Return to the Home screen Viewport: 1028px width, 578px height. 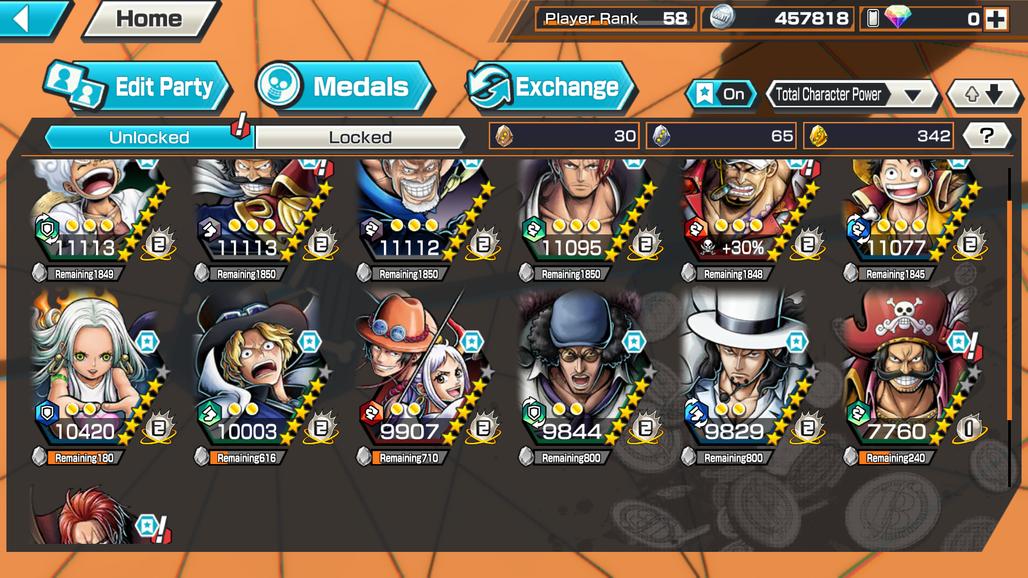pos(149,19)
